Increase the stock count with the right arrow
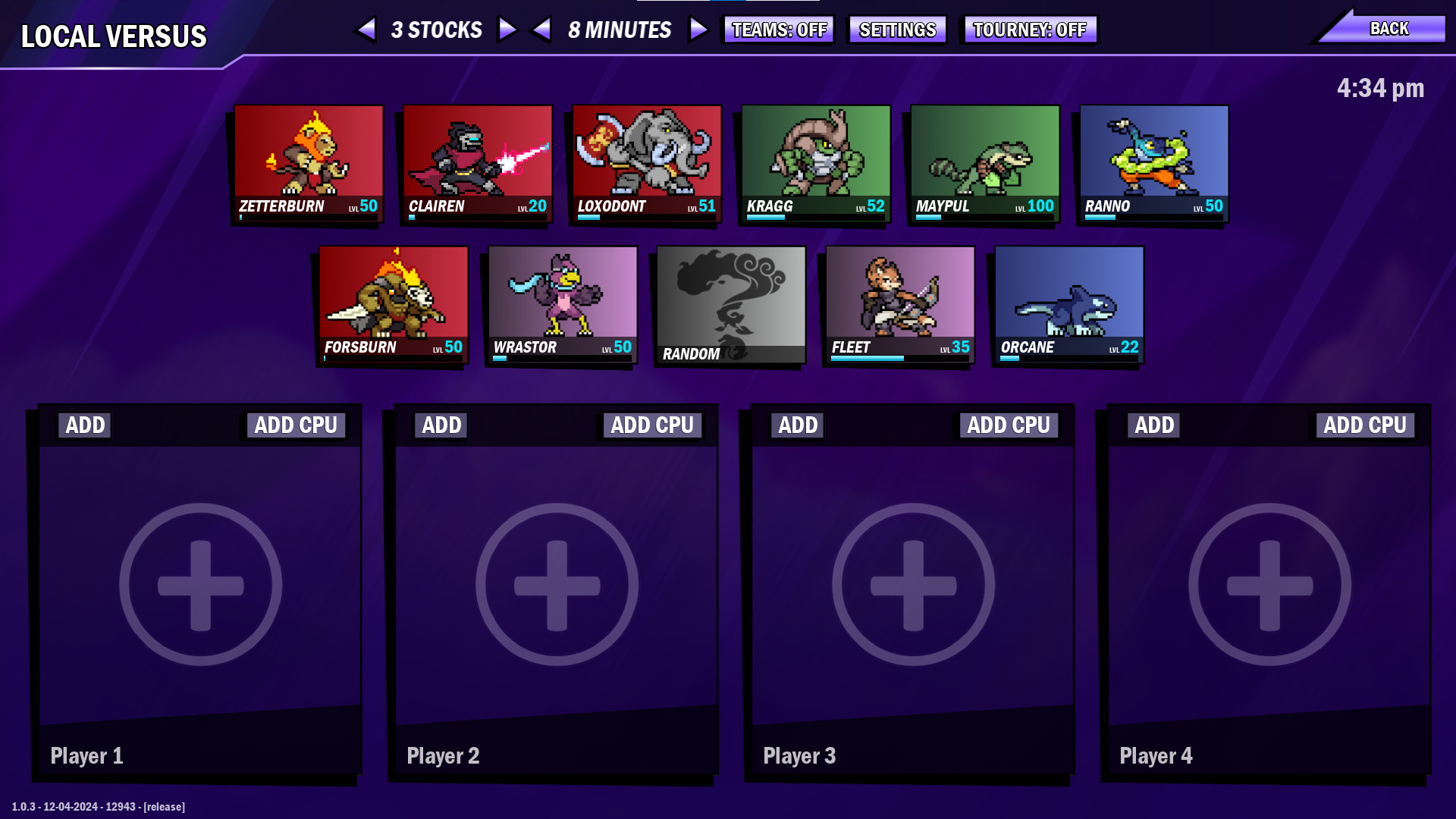The height and width of the screenshot is (819, 1456). tap(507, 30)
